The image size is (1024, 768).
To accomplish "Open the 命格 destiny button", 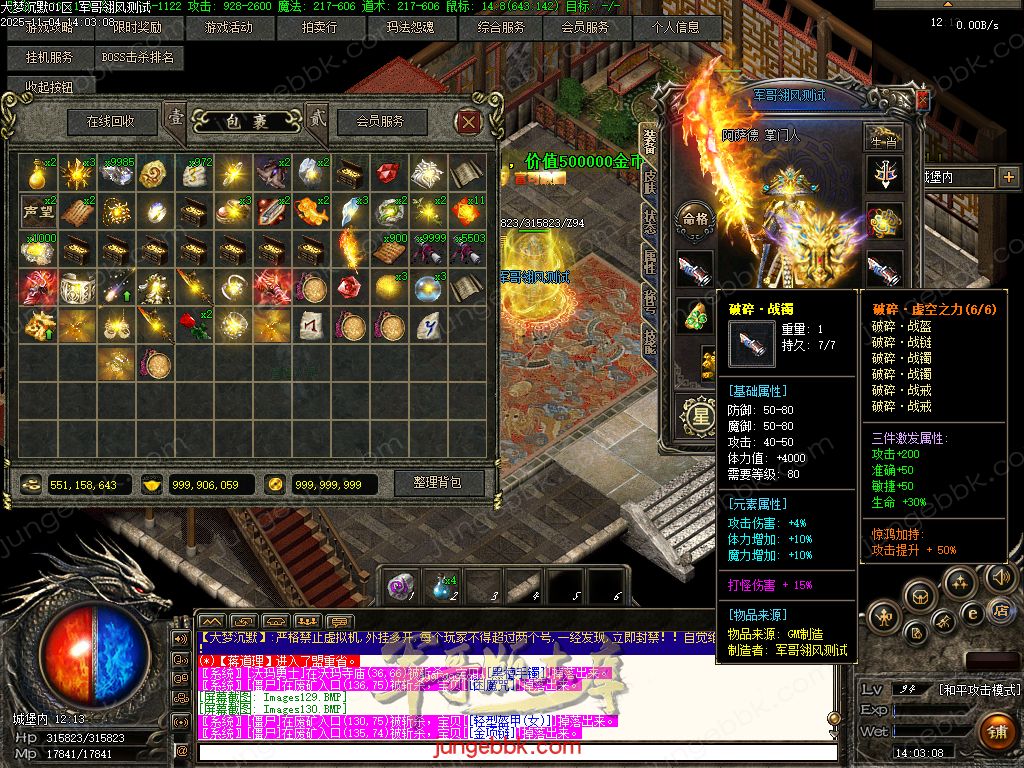I will [694, 218].
